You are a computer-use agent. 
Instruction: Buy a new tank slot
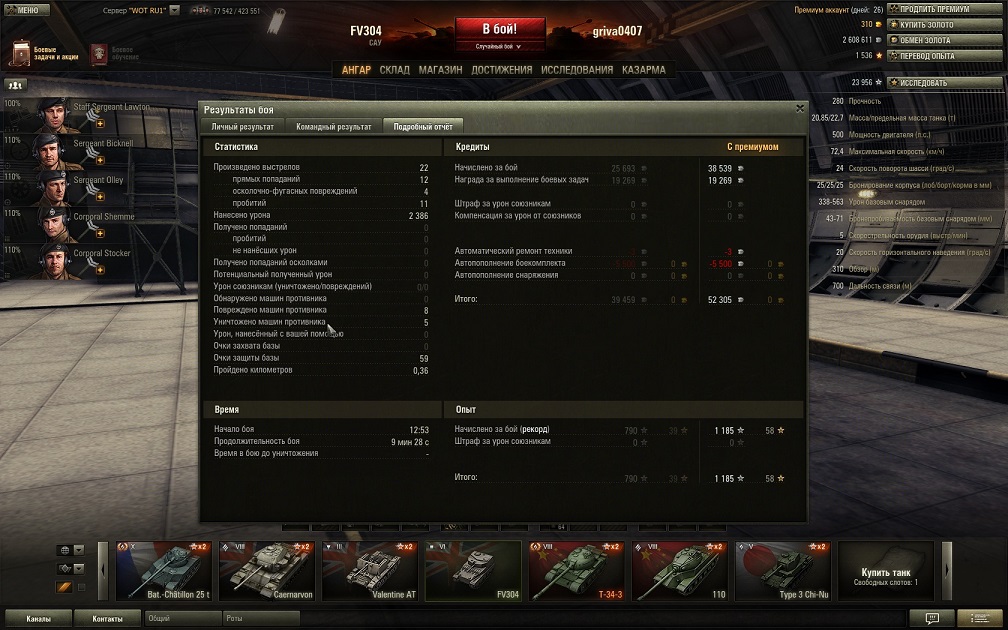tap(885, 572)
